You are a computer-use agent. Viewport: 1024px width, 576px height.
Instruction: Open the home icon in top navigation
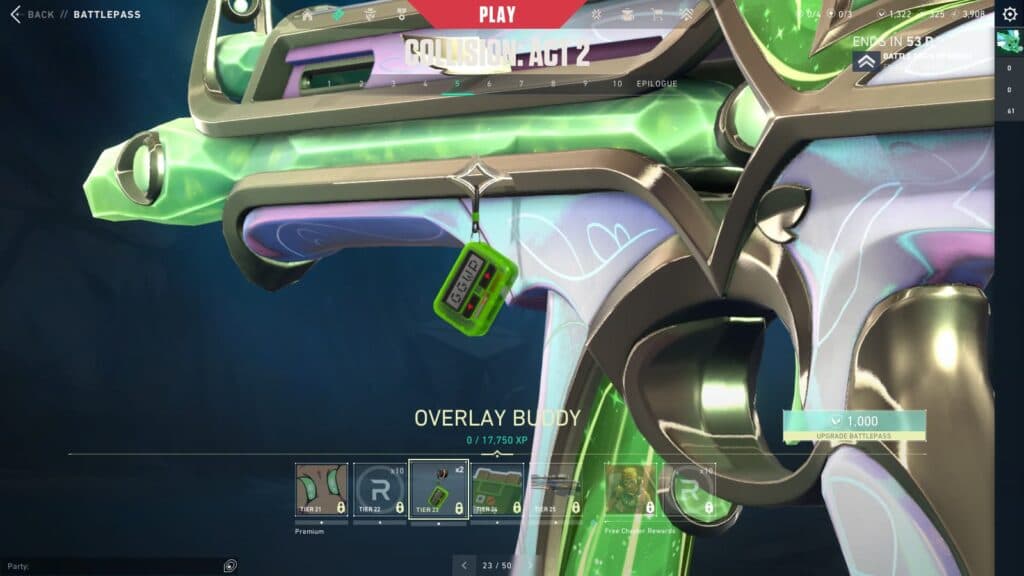pyautogui.click(x=308, y=16)
